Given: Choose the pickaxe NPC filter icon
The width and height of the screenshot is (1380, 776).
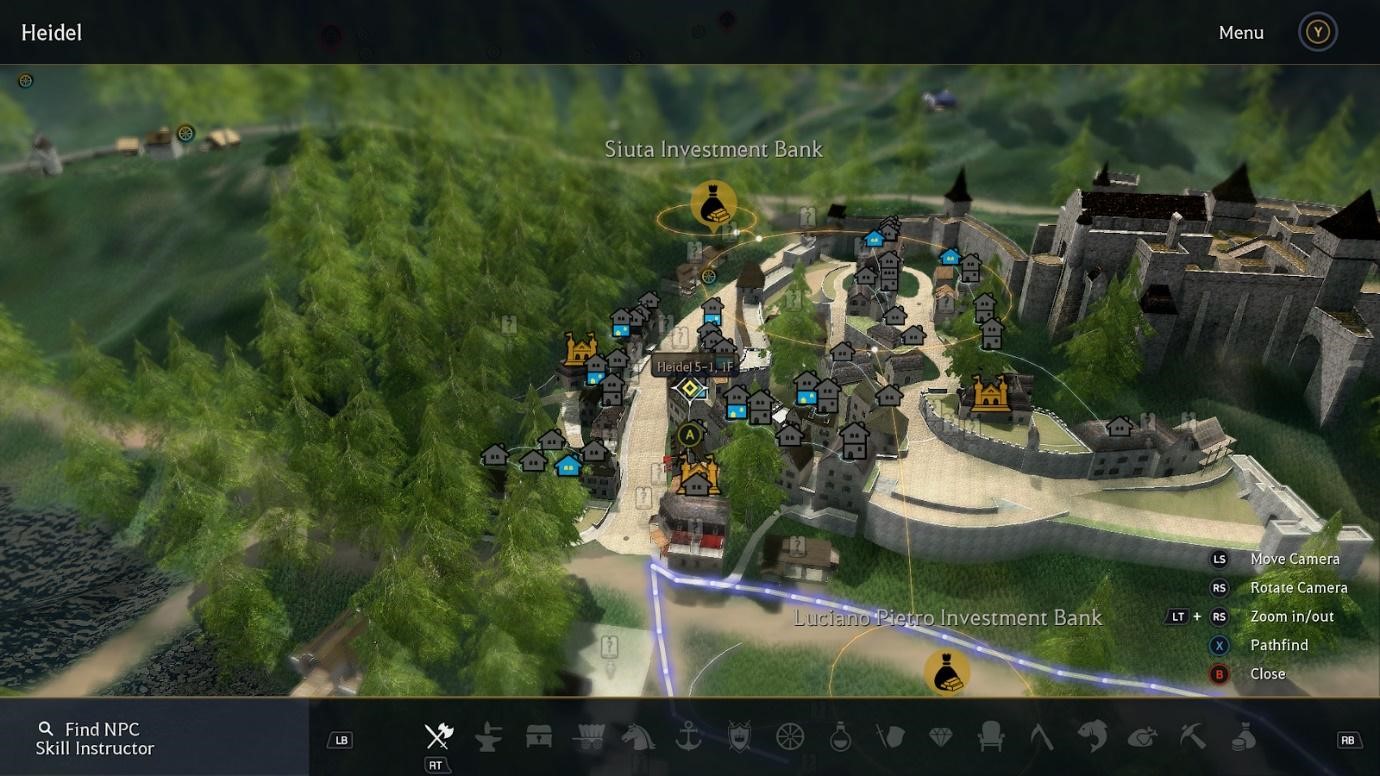Looking at the screenshot, I should 1192,737.
